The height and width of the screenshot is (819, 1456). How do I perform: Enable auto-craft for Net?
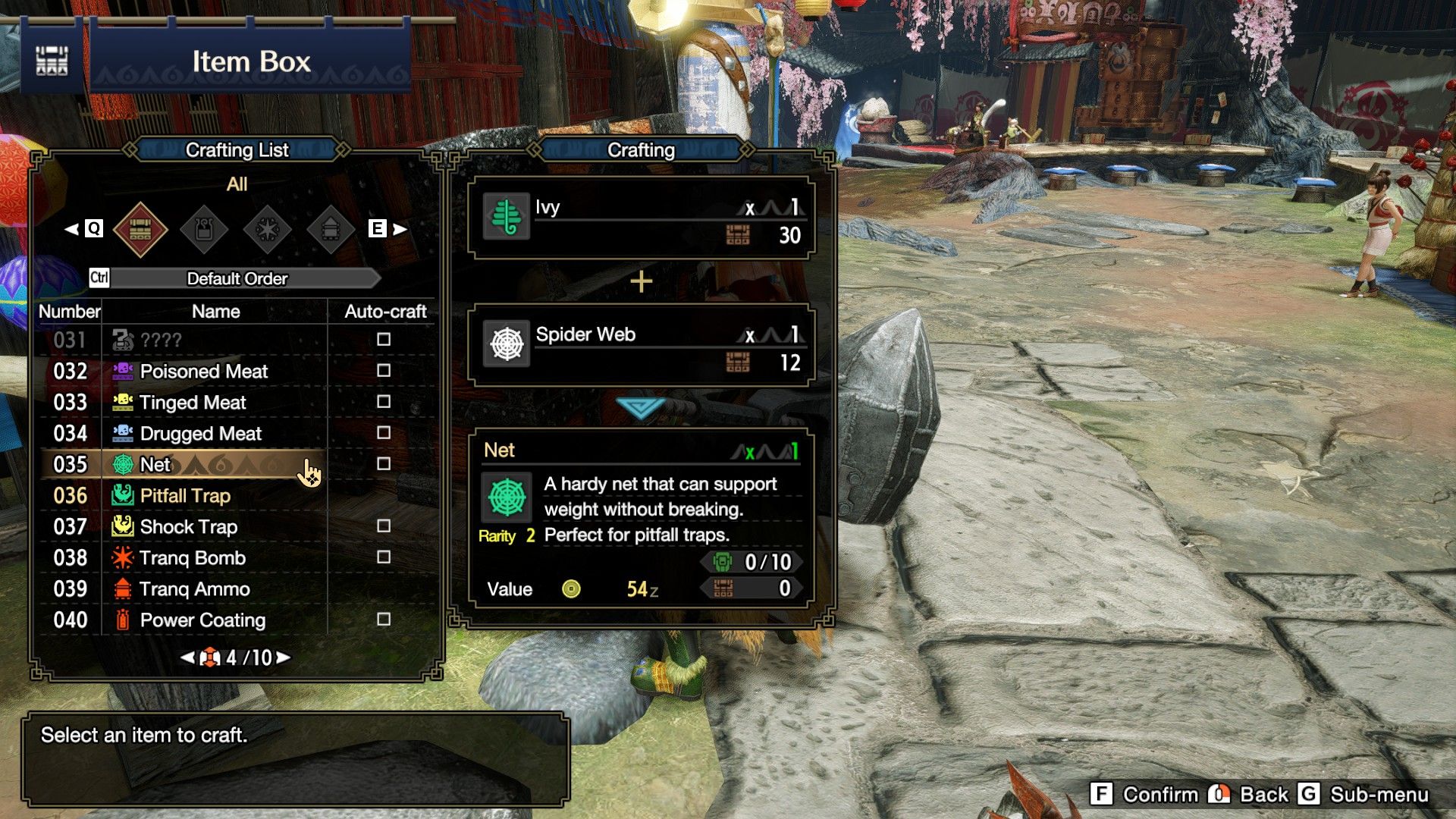tap(384, 463)
